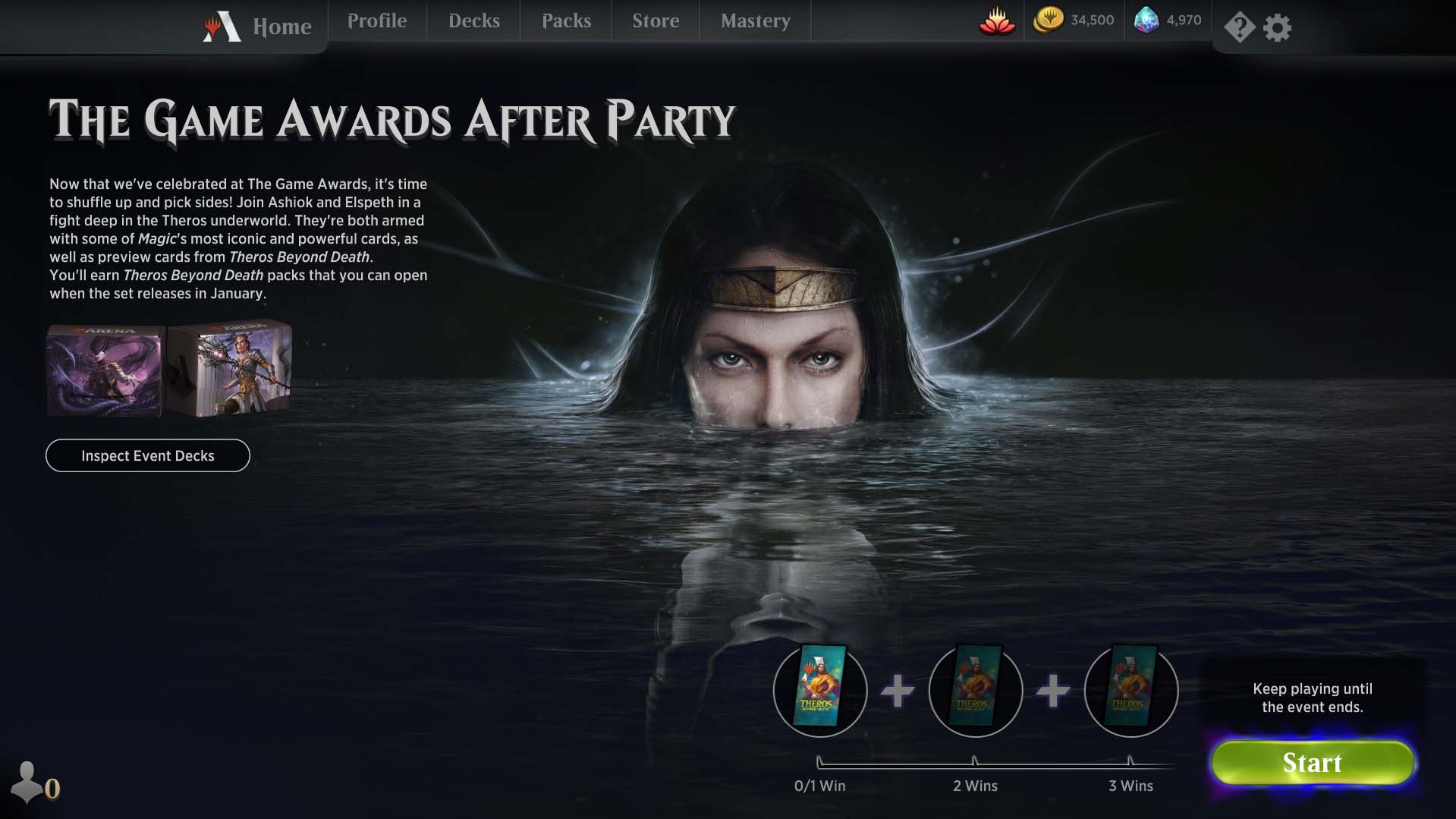The width and height of the screenshot is (1456, 819).
Task: Open the friends list pawn icon
Action: [28, 782]
